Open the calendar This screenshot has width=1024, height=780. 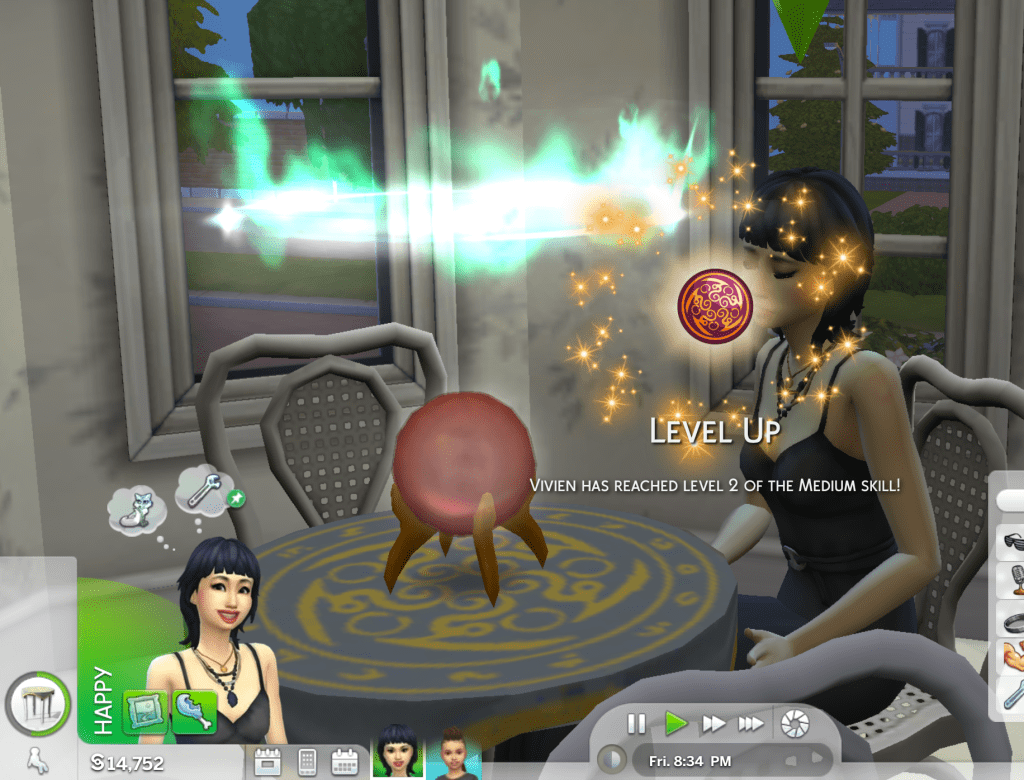344,761
